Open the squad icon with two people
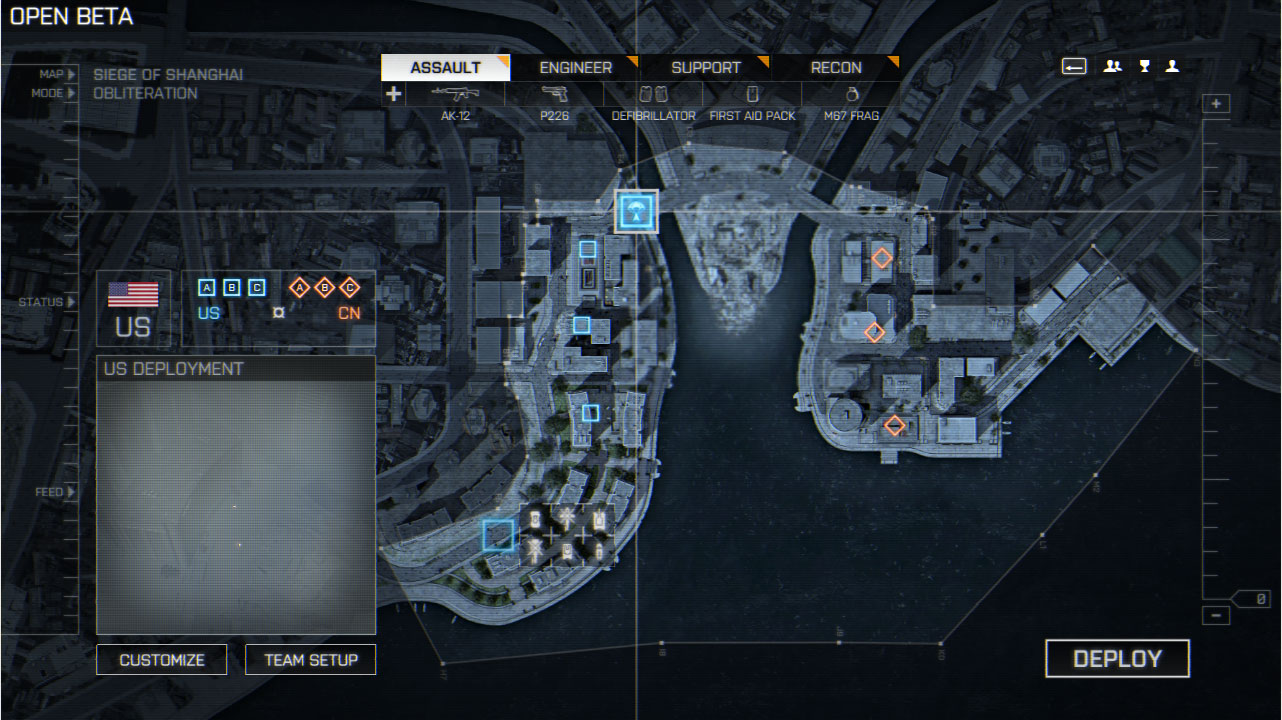Viewport: 1282px width, 720px height. (x=1112, y=67)
